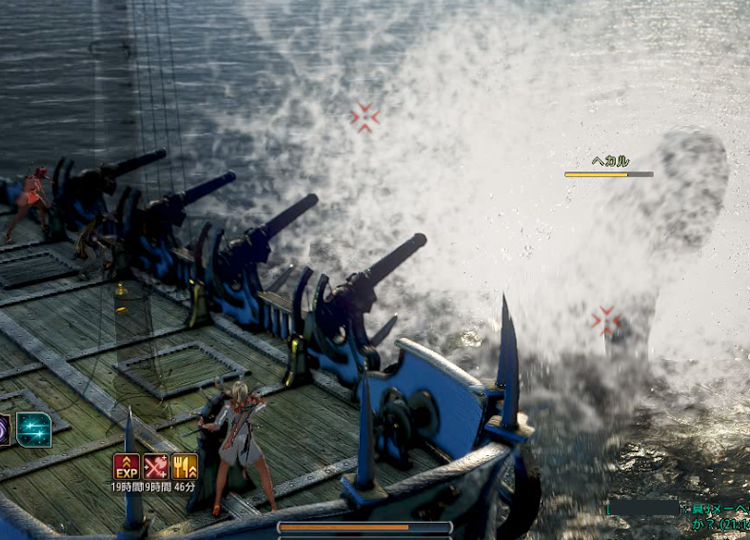Click the EXP boost buff icon
The width and height of the screenshot is (750, 540).
pyautogui.click(x=126, y=466)
